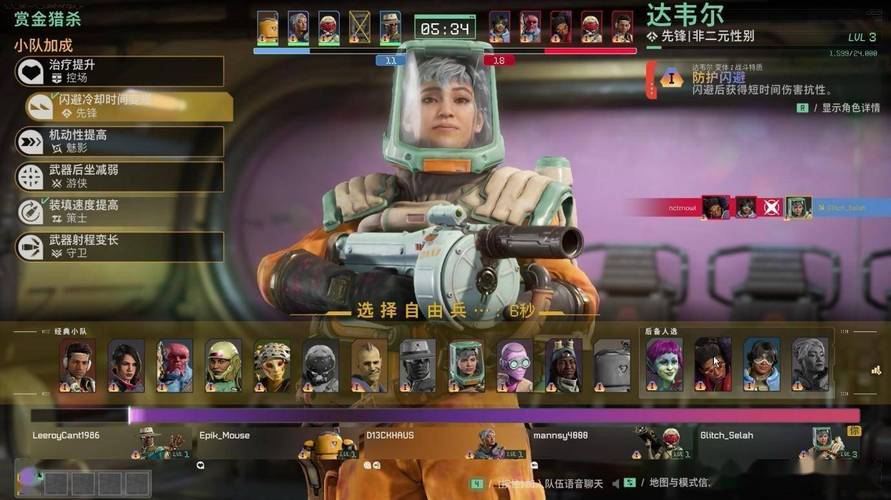The image size is (891, 500).
Task: Select the 装填速度提高 crew bonus row
Action: [x=120, y=211]
